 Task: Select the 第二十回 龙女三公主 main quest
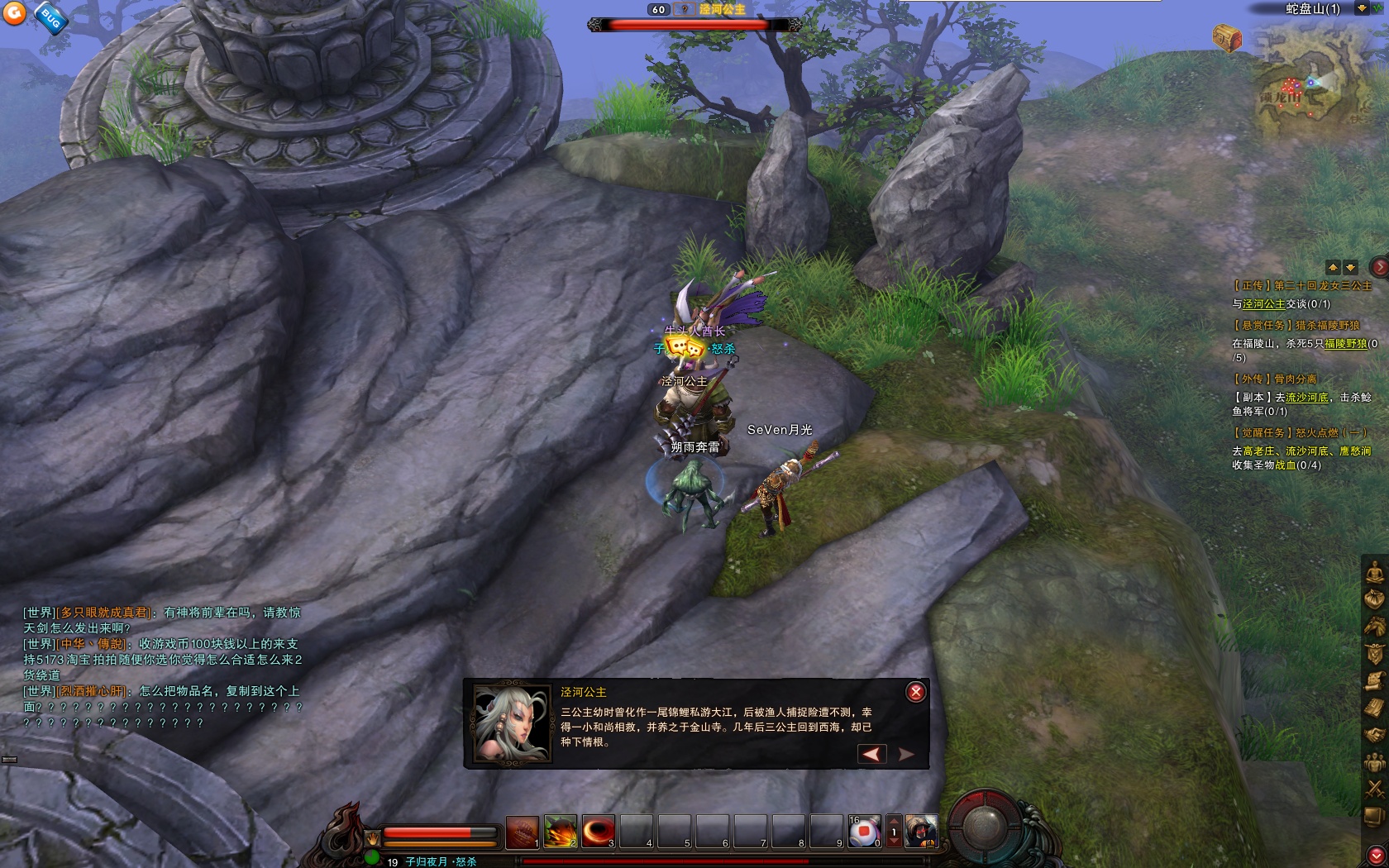coord(1302,286)
